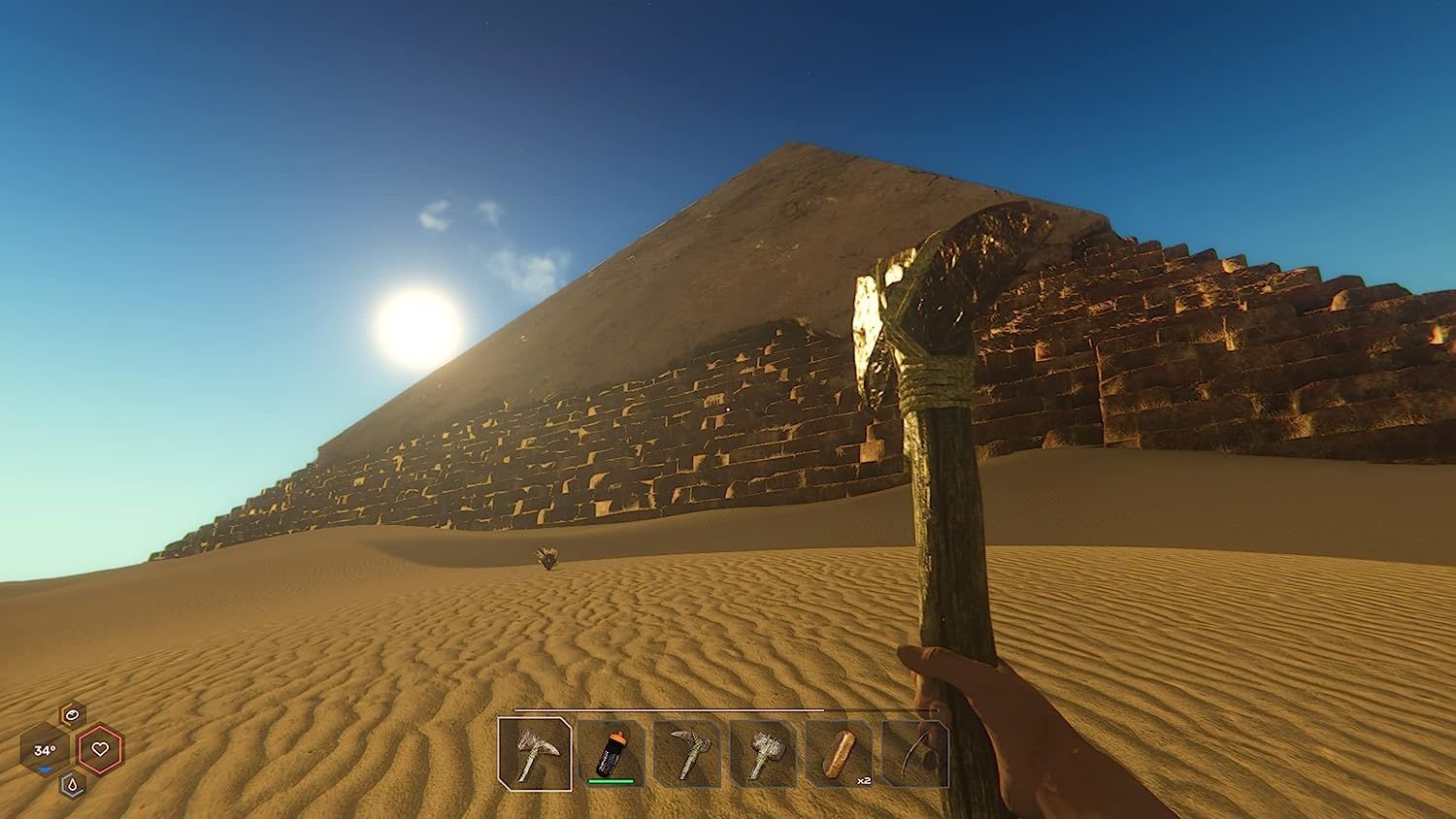Click the crosshair dot at screen center
The height and width of the screenshot is (819, 1456).
click(728, 409)
